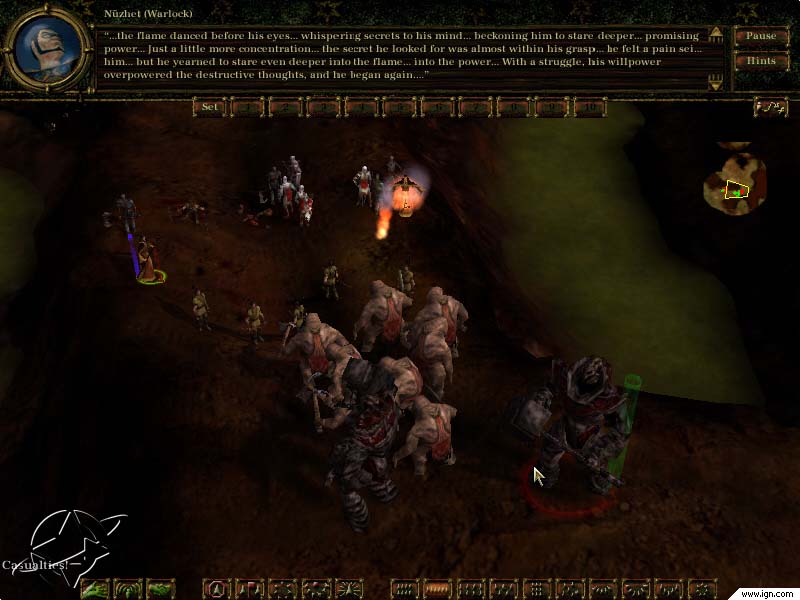This screenshot has height=600, width=800.
Task: Select the Warlock unit with green ring
Action: click(x=148, y=260)
